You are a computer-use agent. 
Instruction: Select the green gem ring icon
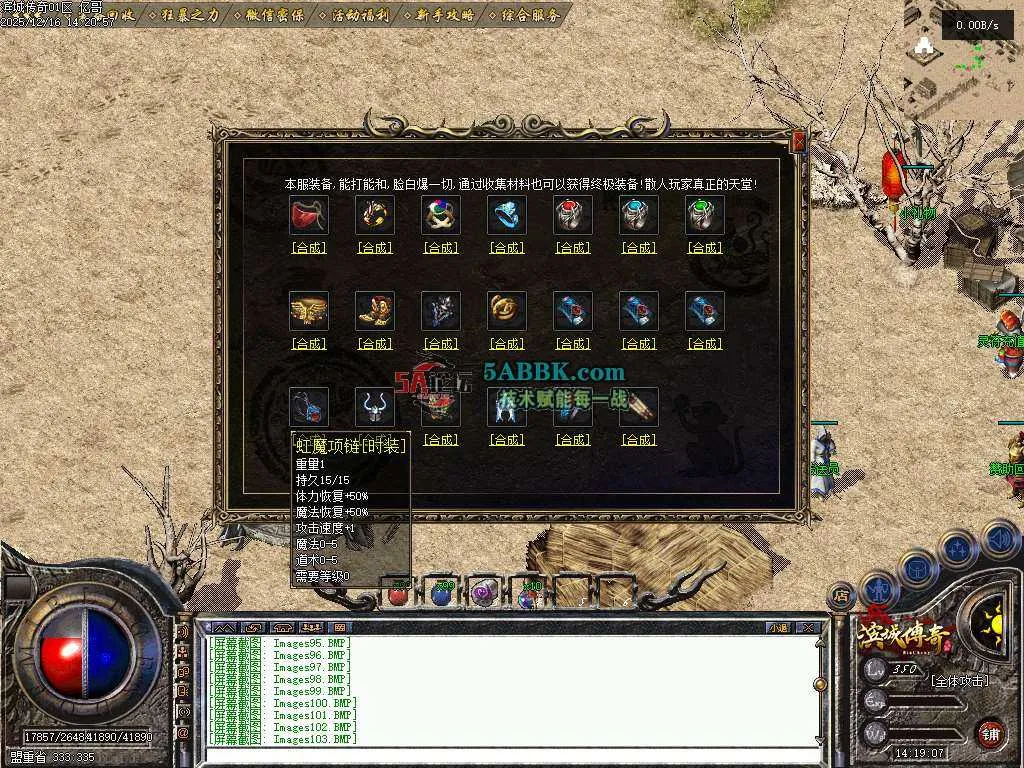pyautogui.click(x=705, y=215)
